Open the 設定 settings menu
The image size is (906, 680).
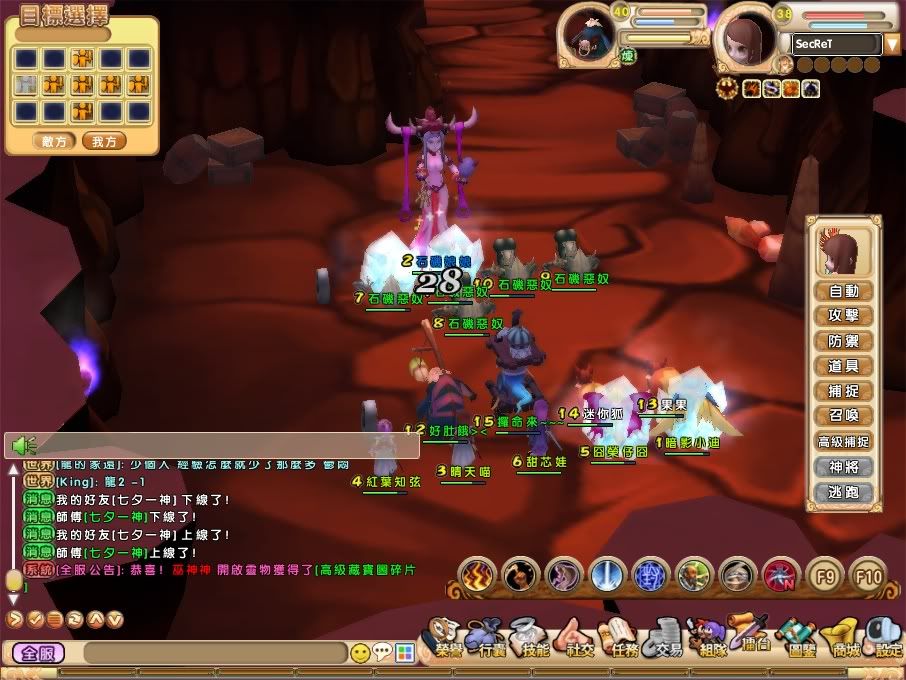[x=886, y=640]
